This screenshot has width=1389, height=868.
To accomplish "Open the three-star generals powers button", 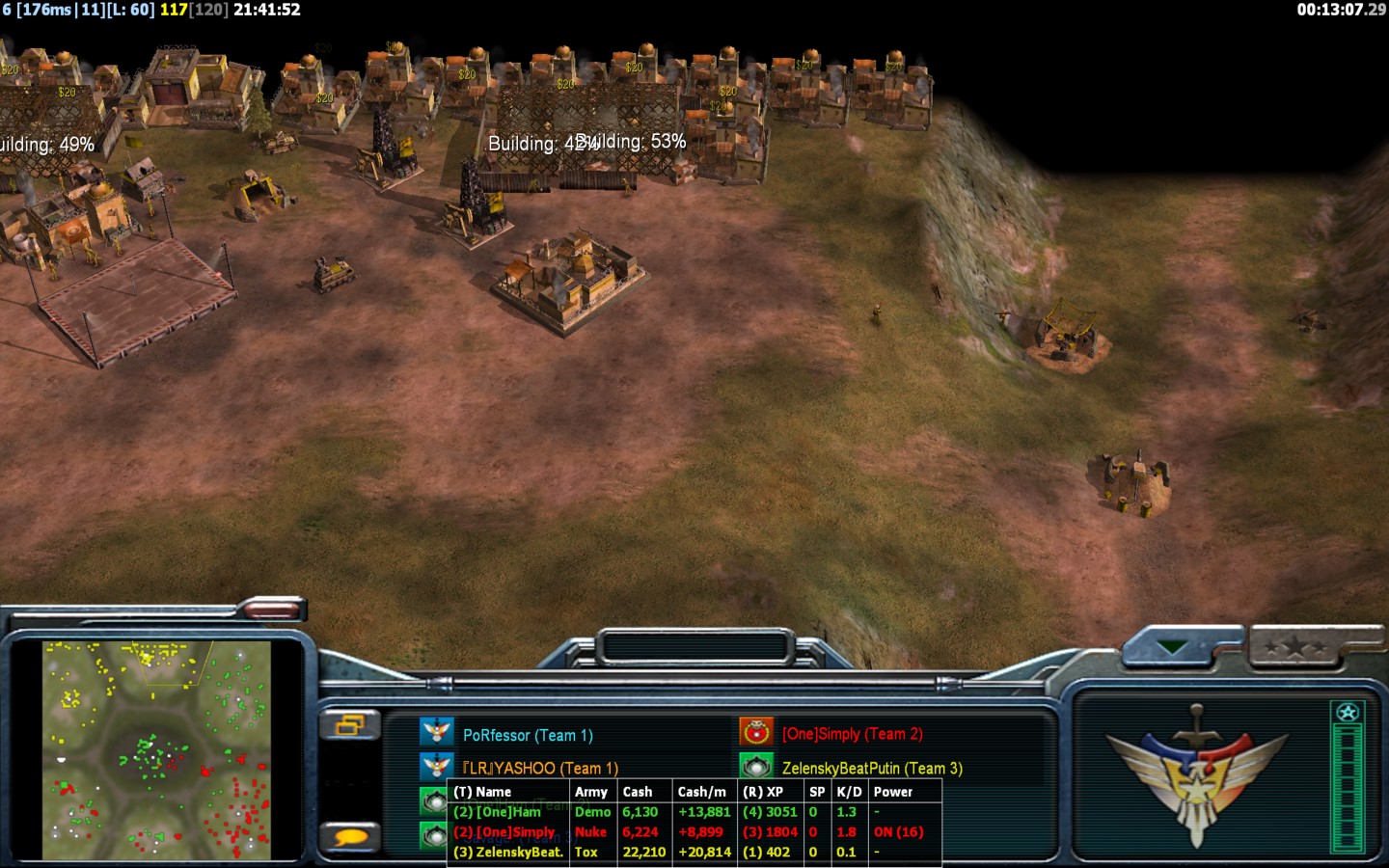I will pyautogui.click(x=1297, y=647).
